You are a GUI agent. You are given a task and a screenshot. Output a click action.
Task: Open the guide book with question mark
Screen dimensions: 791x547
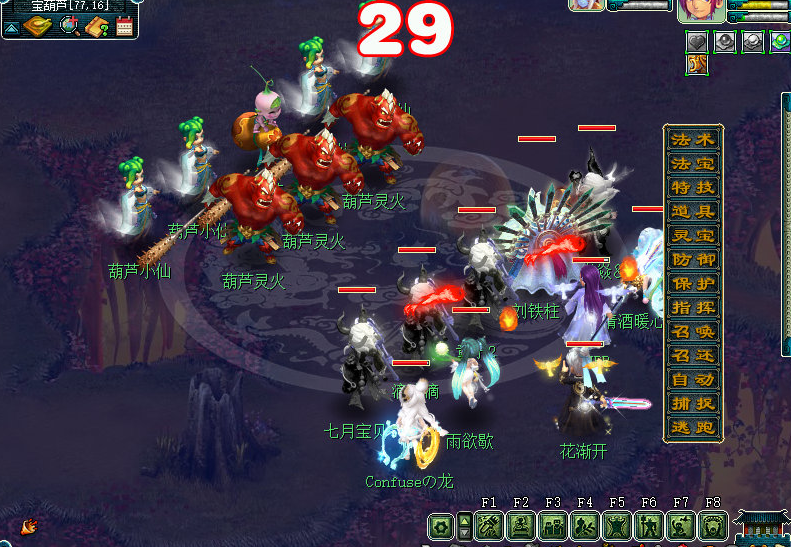(97, 27)
